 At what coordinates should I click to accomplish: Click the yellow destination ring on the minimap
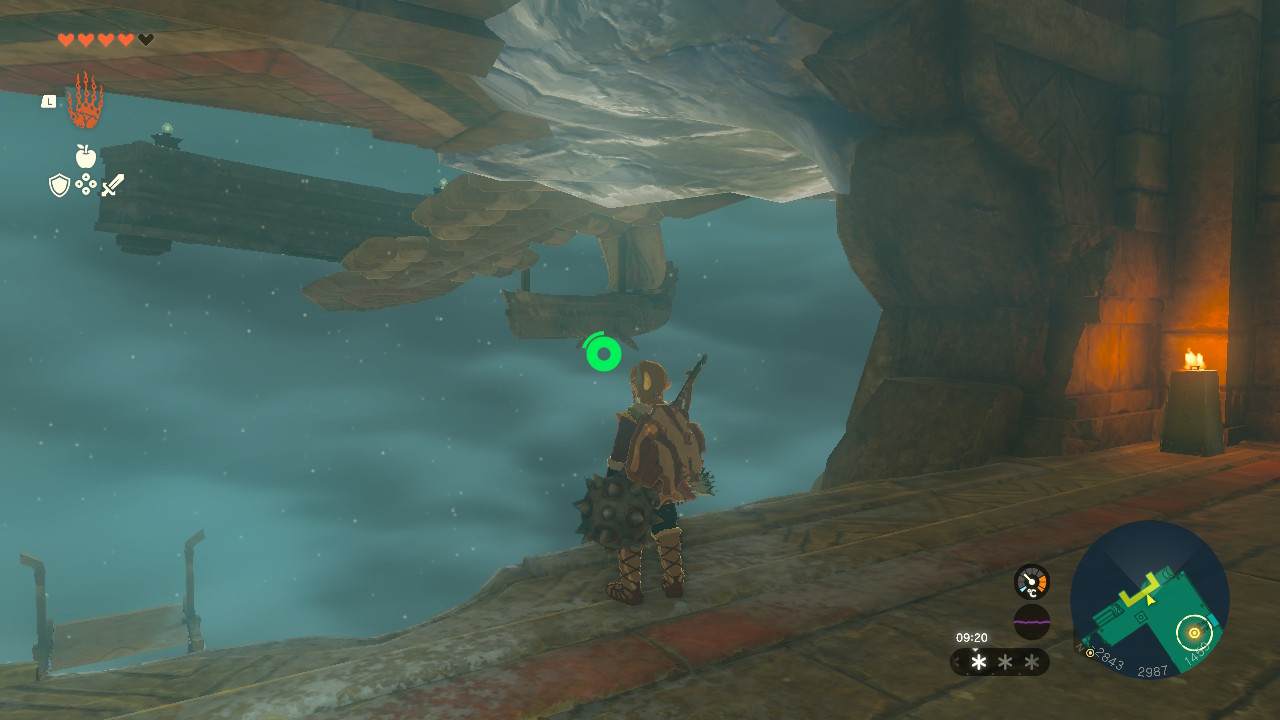click(x=1194, y=632)
